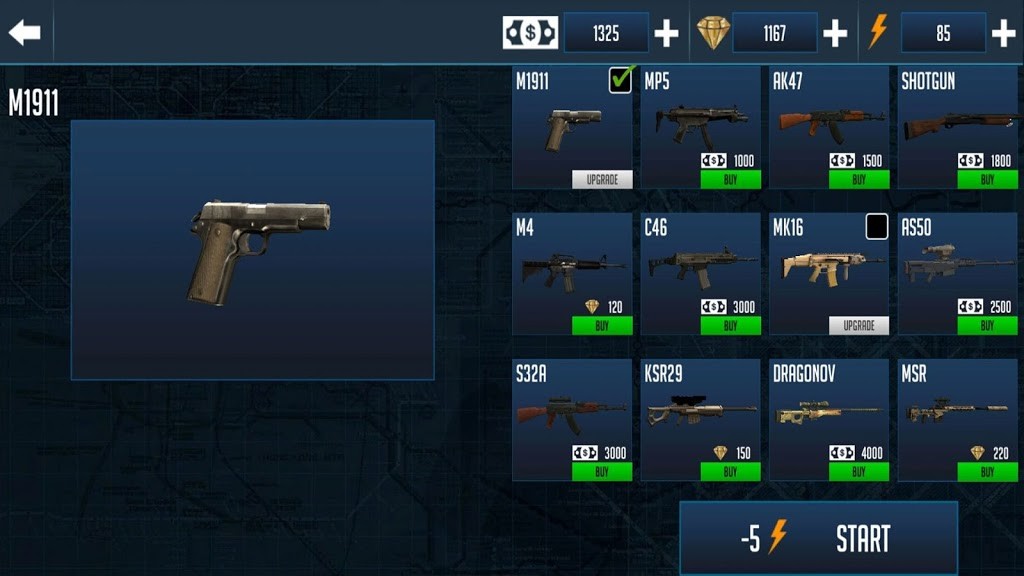Add more energy with the plus button
This screenshot has height=576, width=1024.
tap(1003, 34)
